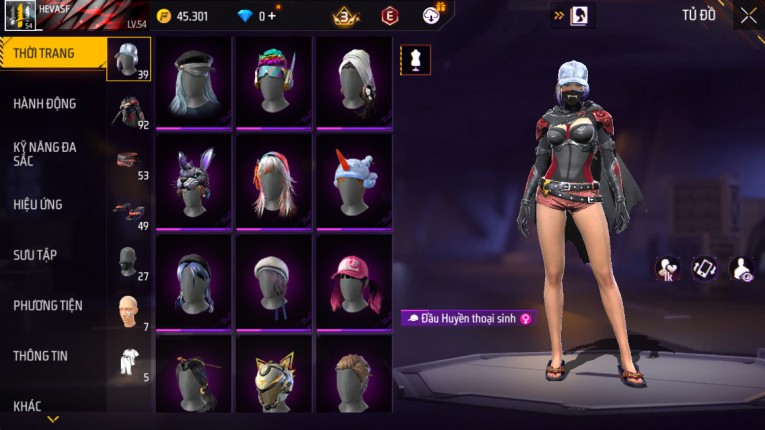Add diamonds with the plus button

(271, 16)
